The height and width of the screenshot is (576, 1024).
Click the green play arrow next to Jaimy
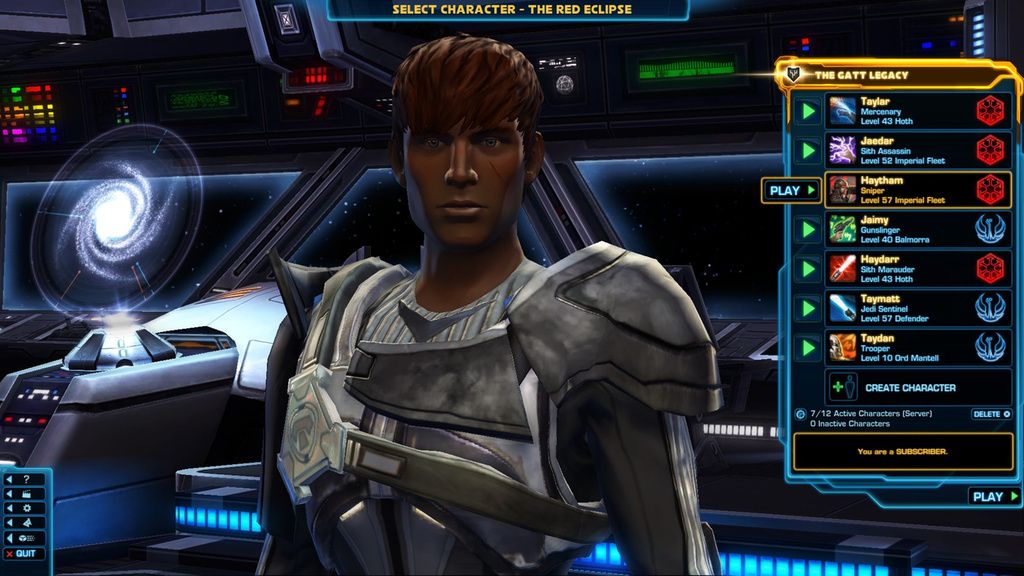808,229
